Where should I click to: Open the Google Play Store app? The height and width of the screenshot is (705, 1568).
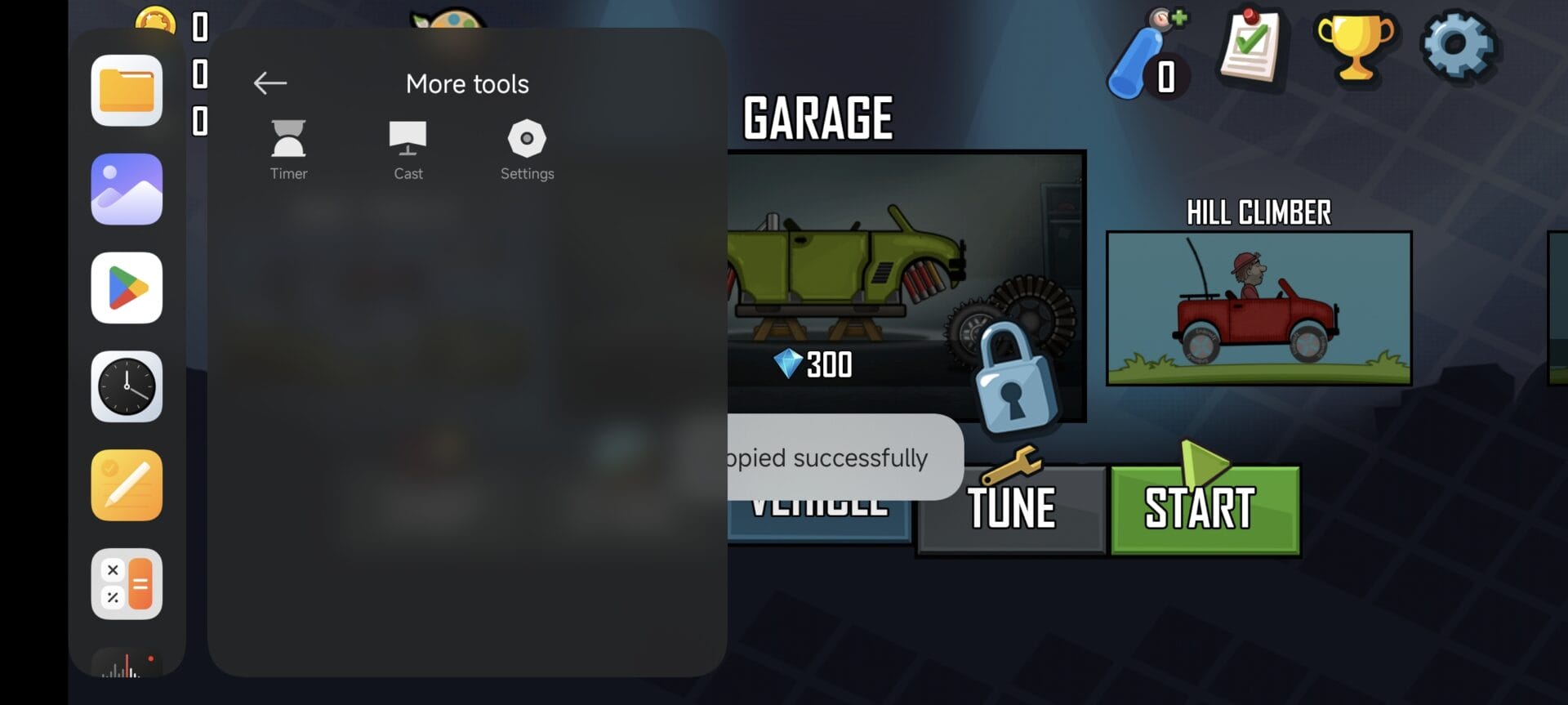[x=127, y=288]
